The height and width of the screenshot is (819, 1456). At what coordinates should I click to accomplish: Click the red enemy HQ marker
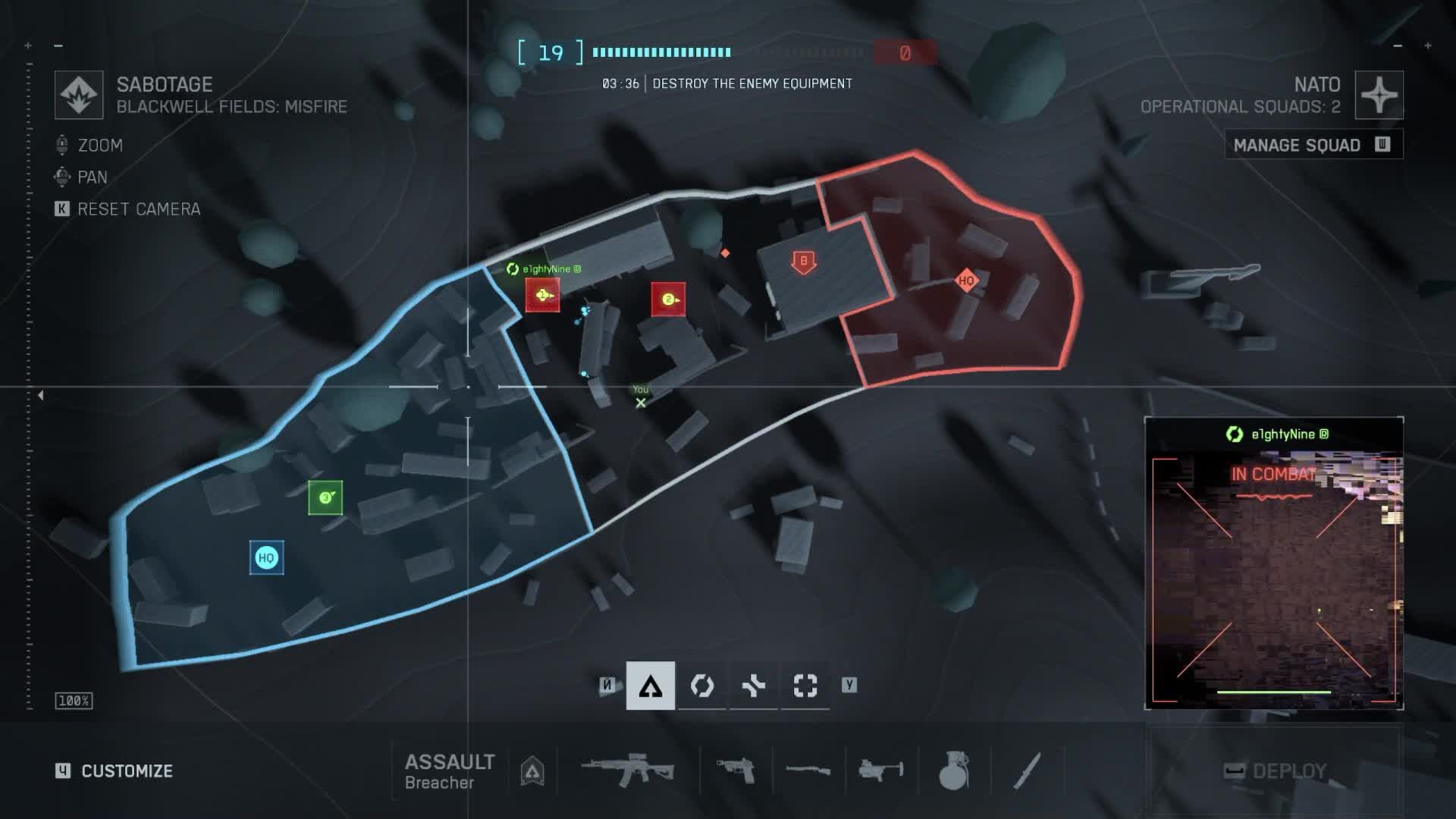[966, 281]
